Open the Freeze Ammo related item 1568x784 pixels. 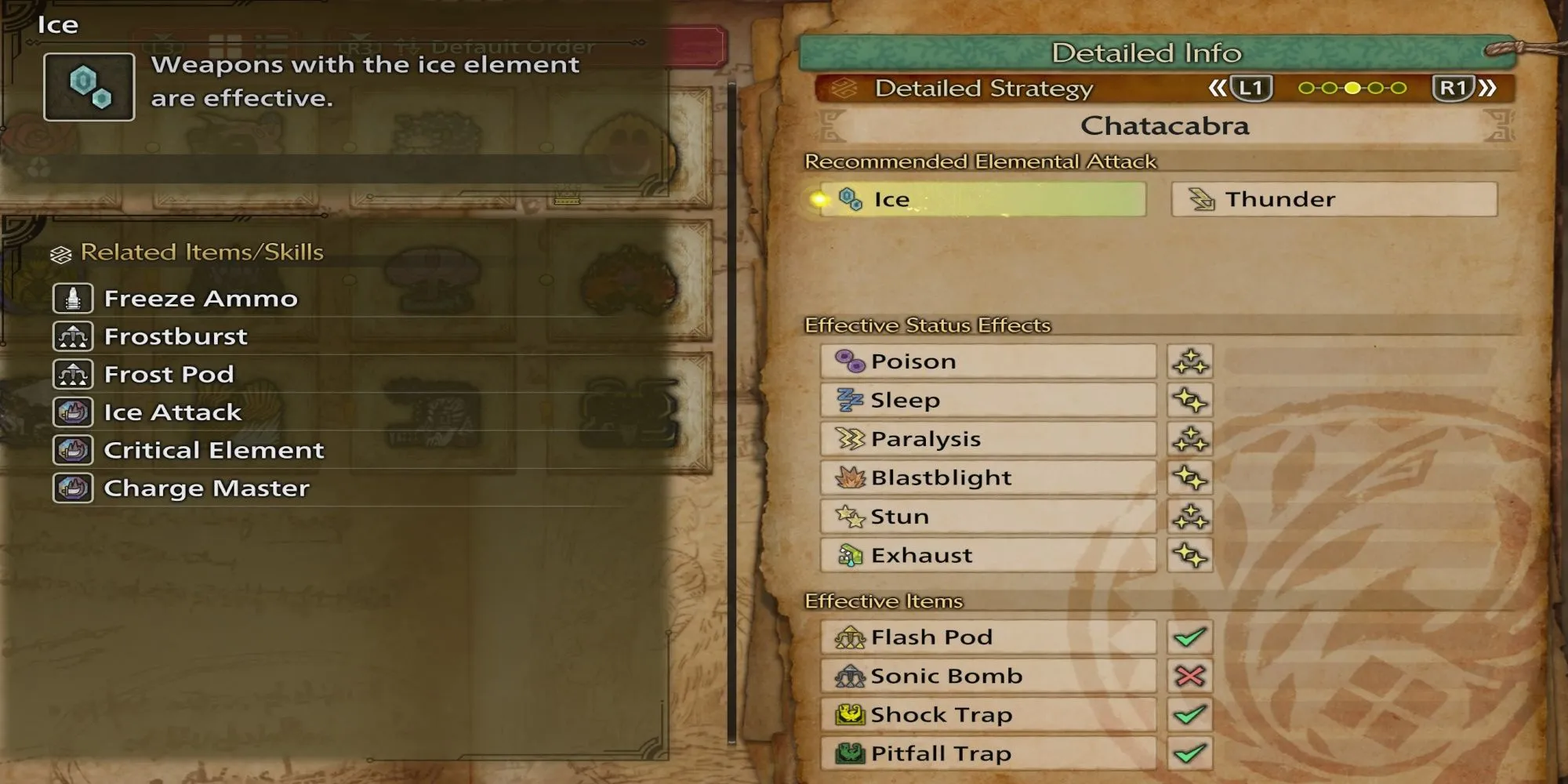200,299
